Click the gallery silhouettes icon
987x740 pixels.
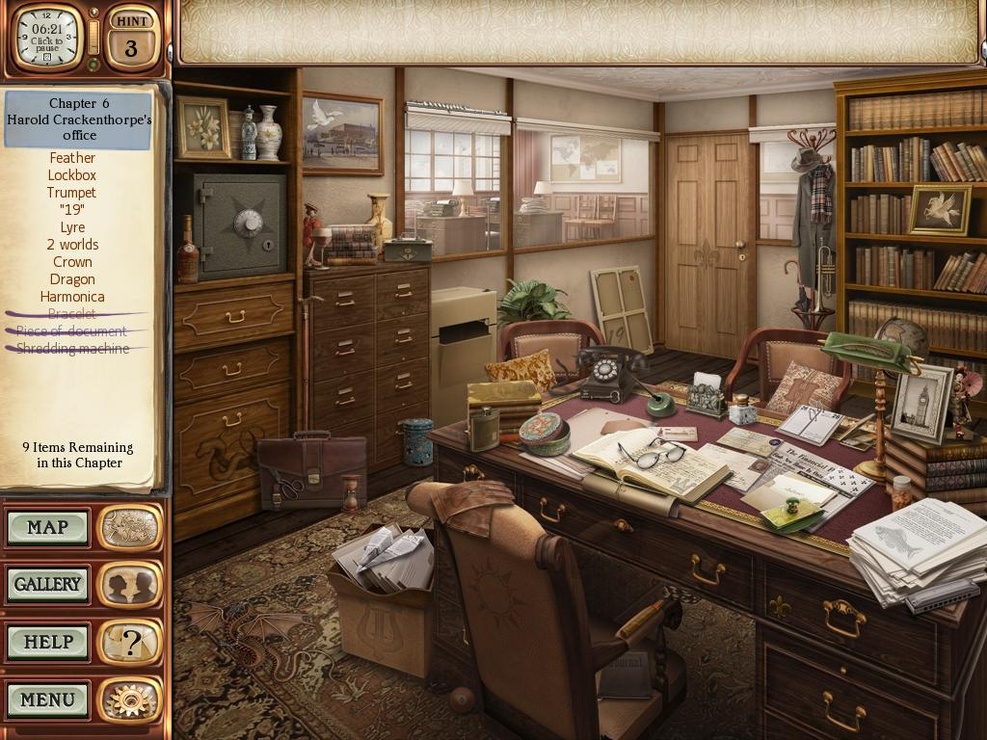click(x=130, y=585)
